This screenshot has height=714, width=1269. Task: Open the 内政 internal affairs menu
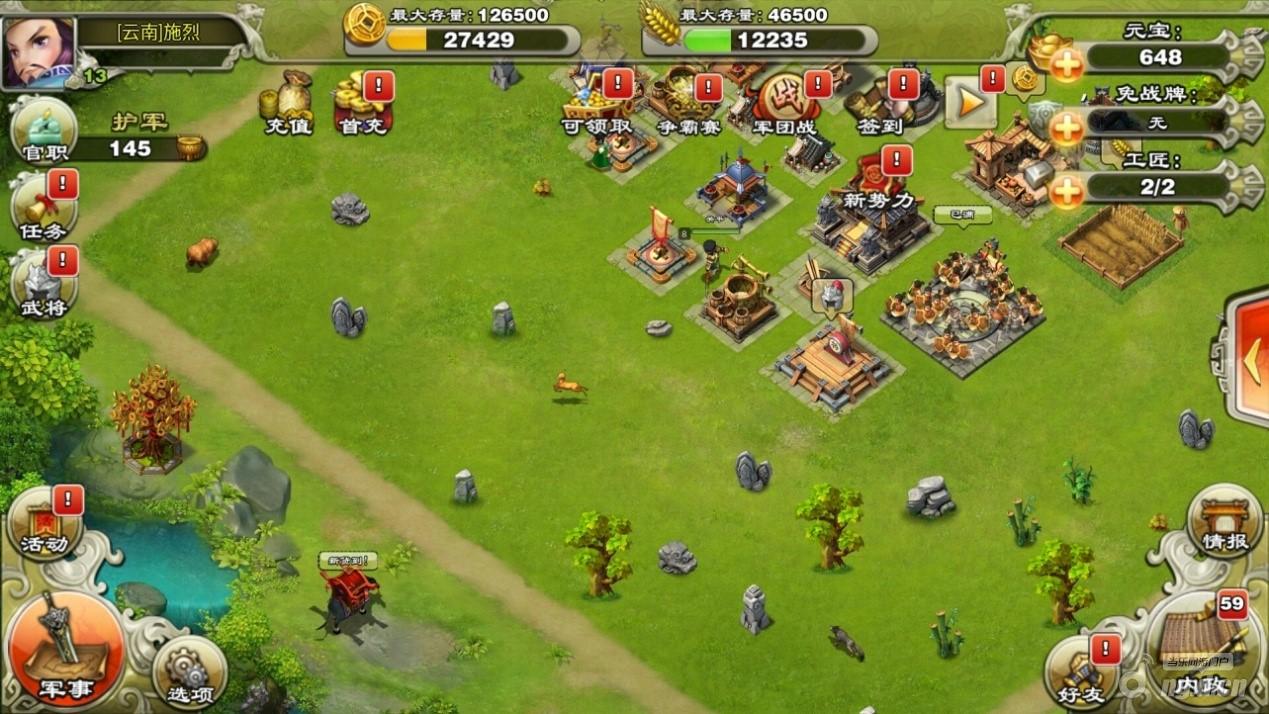1200,650
